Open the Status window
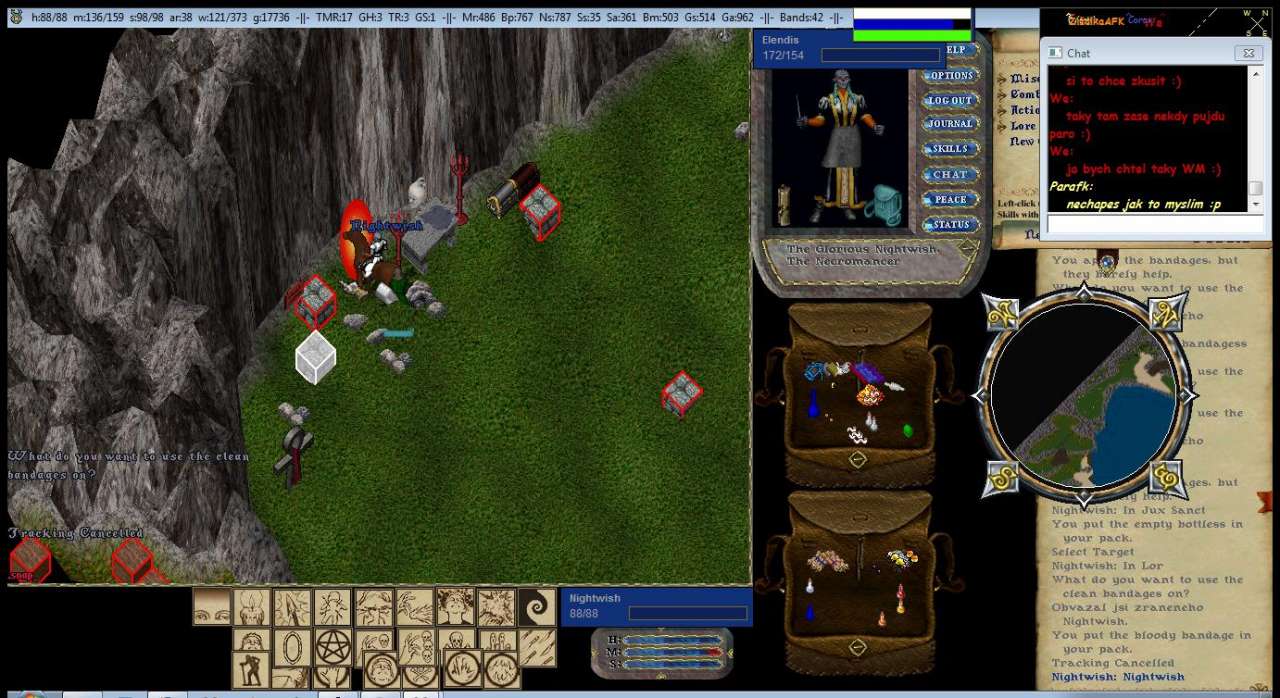 tap(951, 225)
